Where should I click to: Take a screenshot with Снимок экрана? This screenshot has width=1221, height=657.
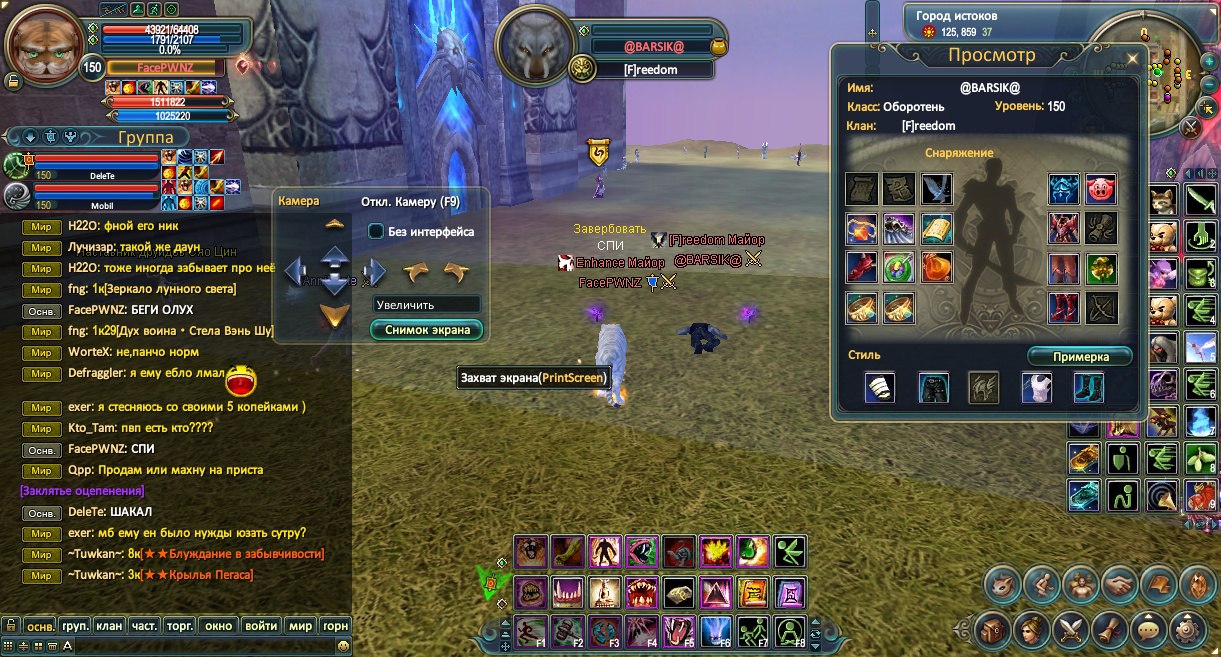(426, 329)
